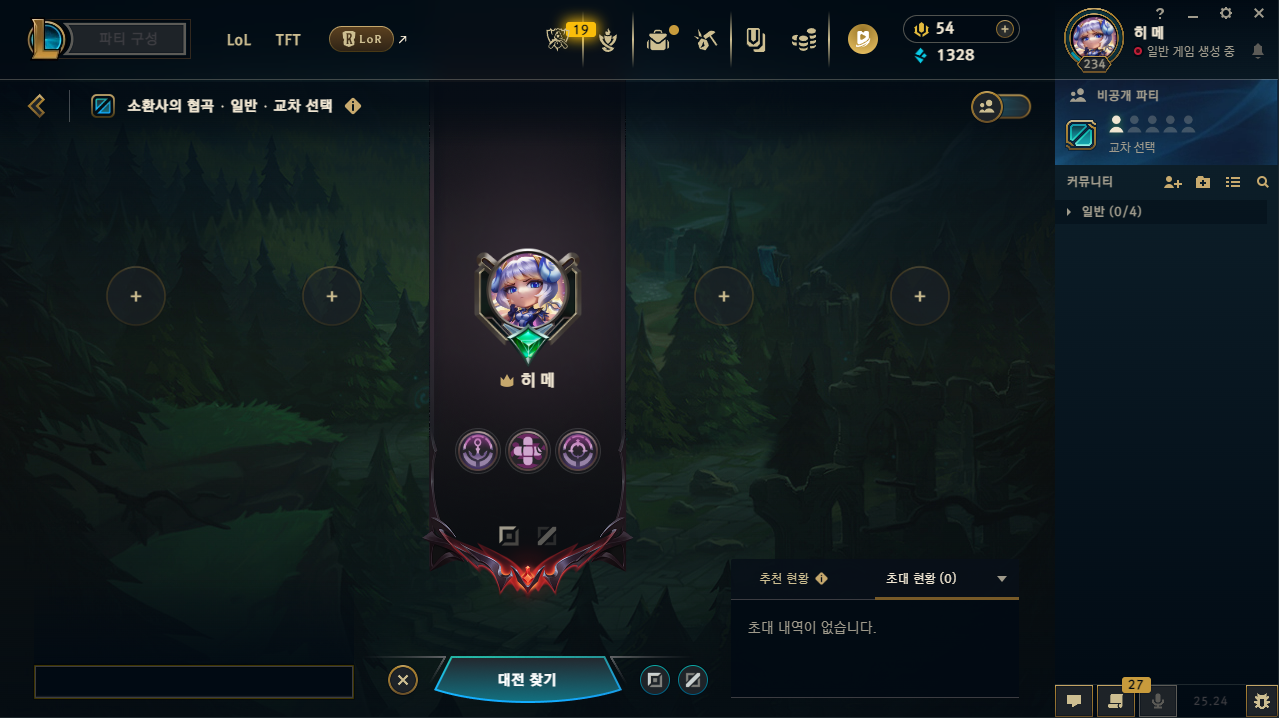
Task: Close the client window
Action: click(1258, 13)
